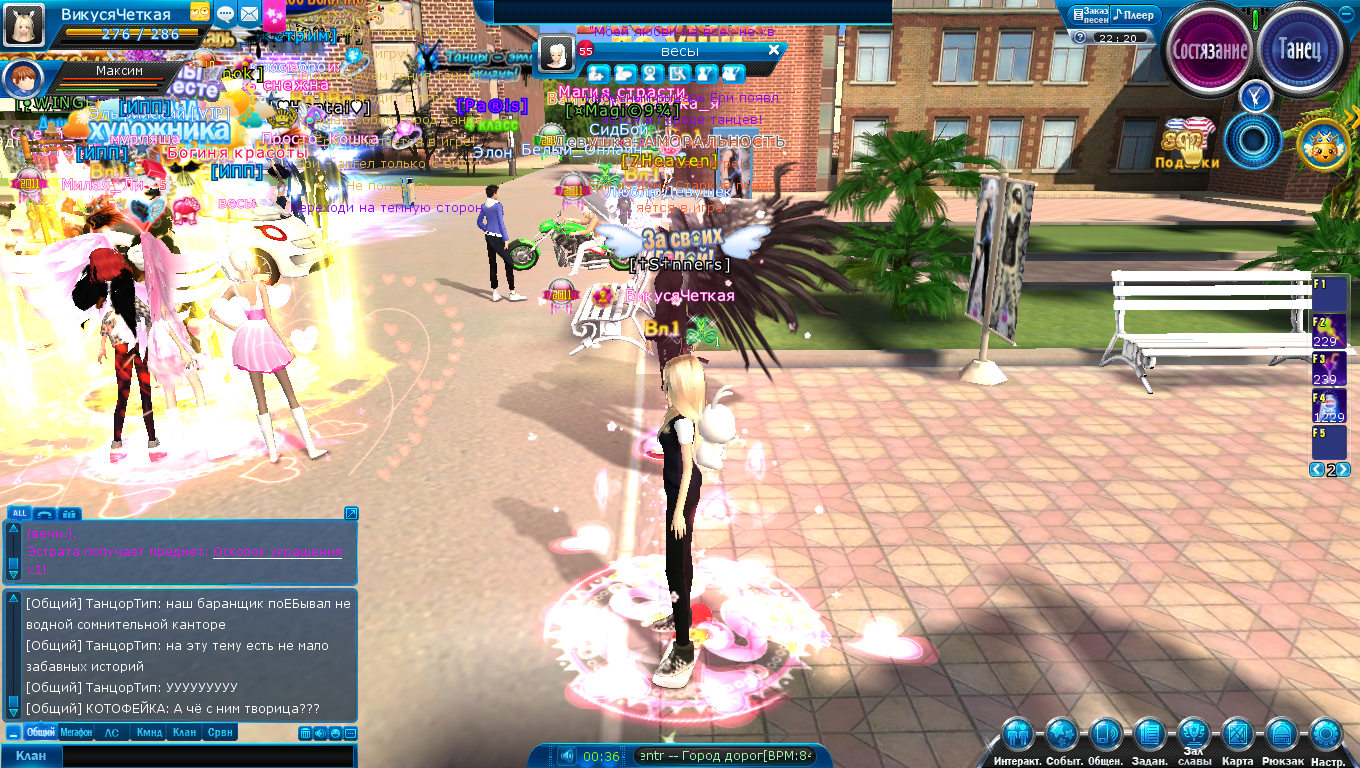Start a Состязание competition

(x=1211, y=49)
